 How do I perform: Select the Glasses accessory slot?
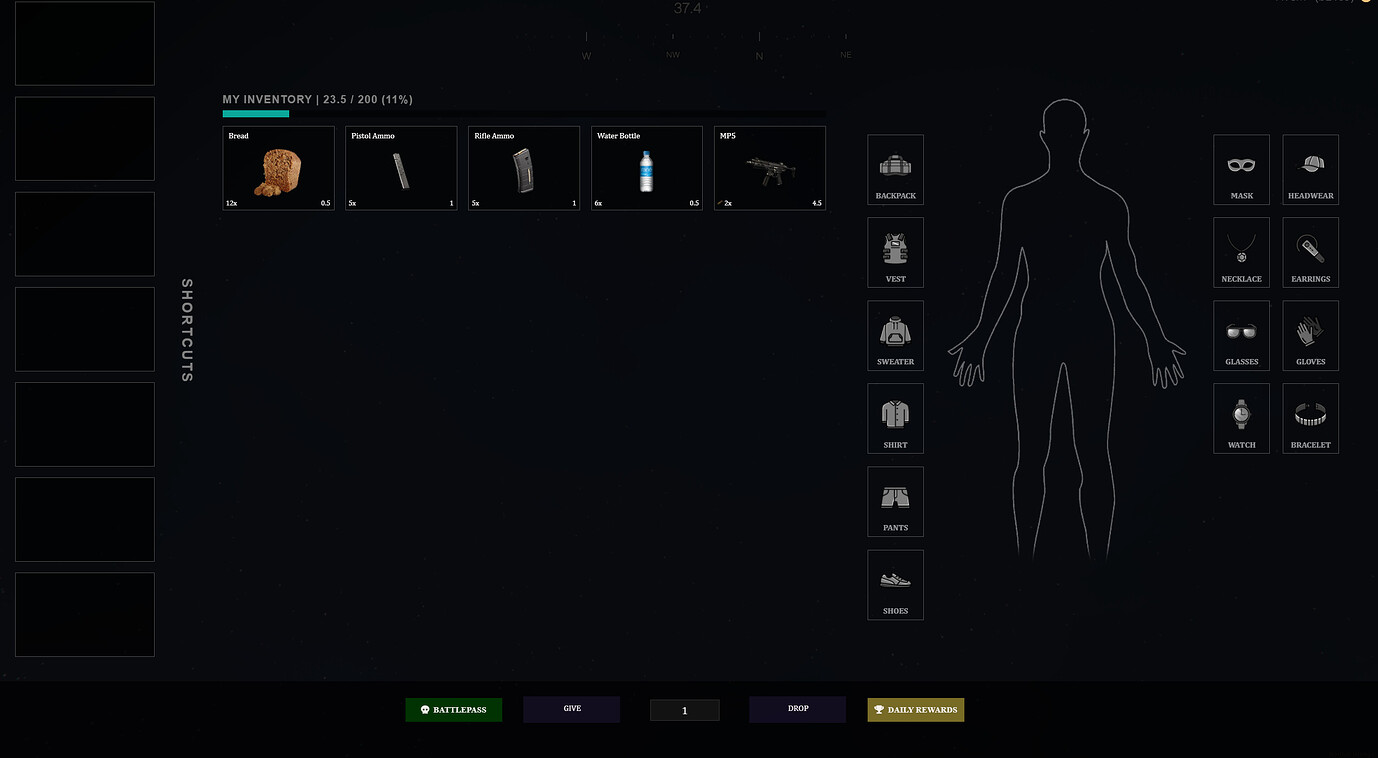coord(1241,335)
